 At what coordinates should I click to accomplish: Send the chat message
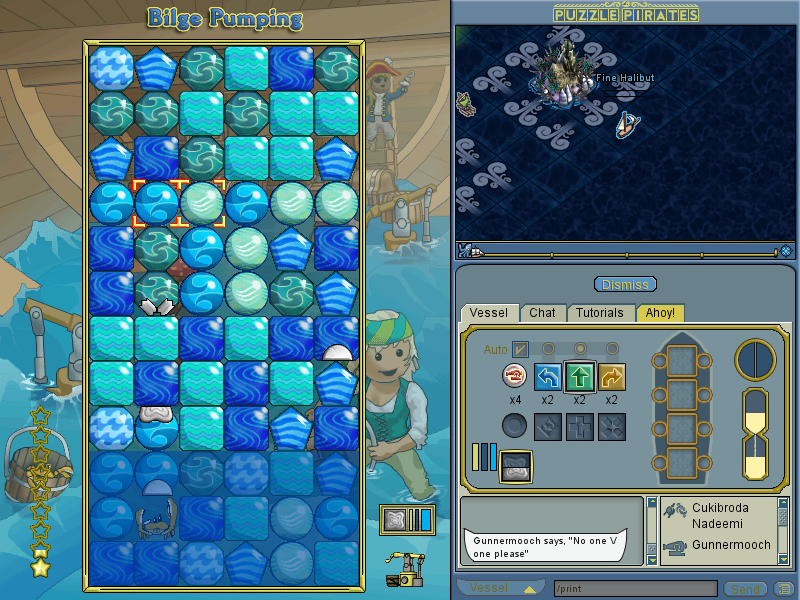tap(744, 588)
